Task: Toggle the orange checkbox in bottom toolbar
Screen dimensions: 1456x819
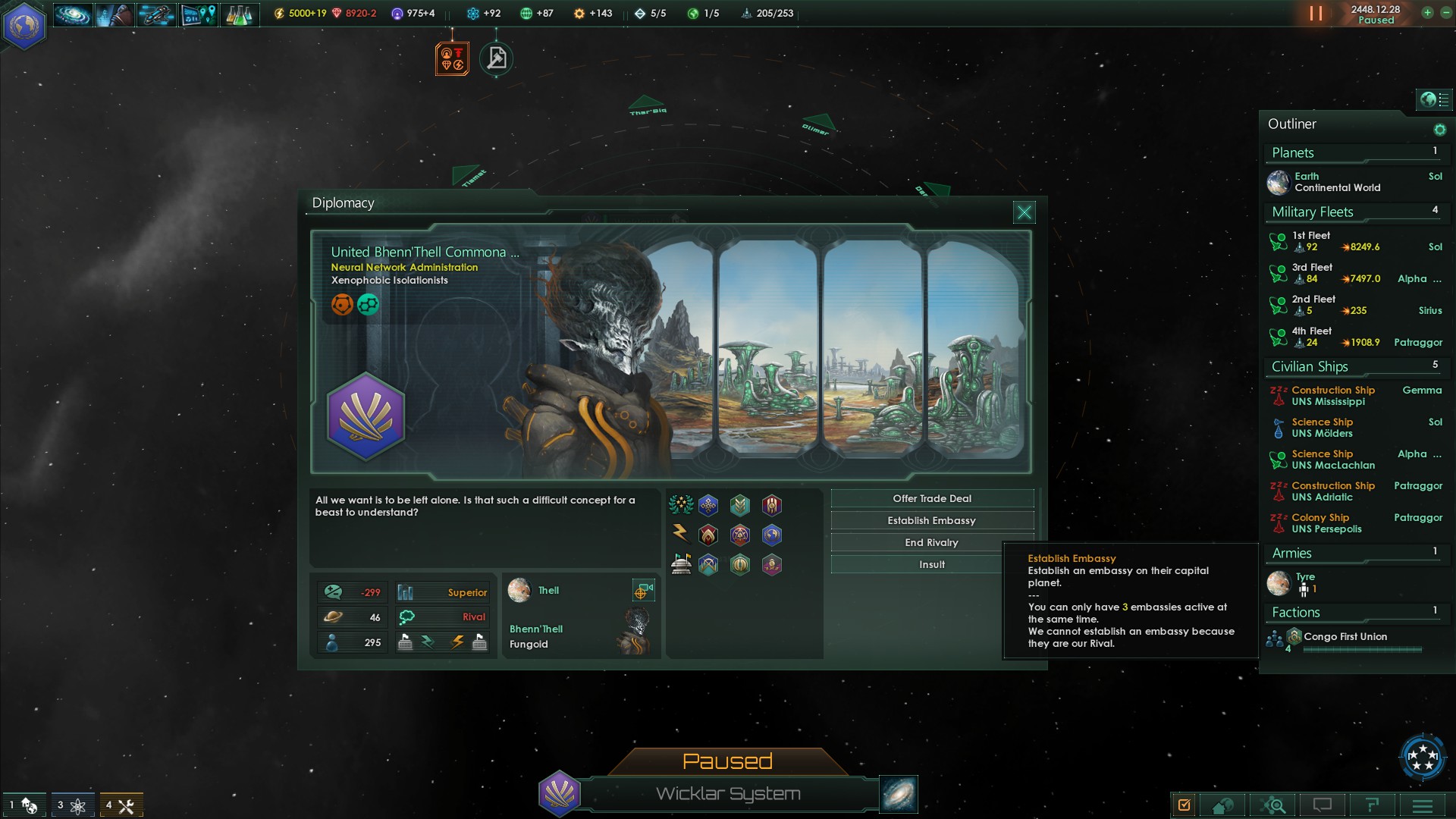Action: [x=1184, y=805]
